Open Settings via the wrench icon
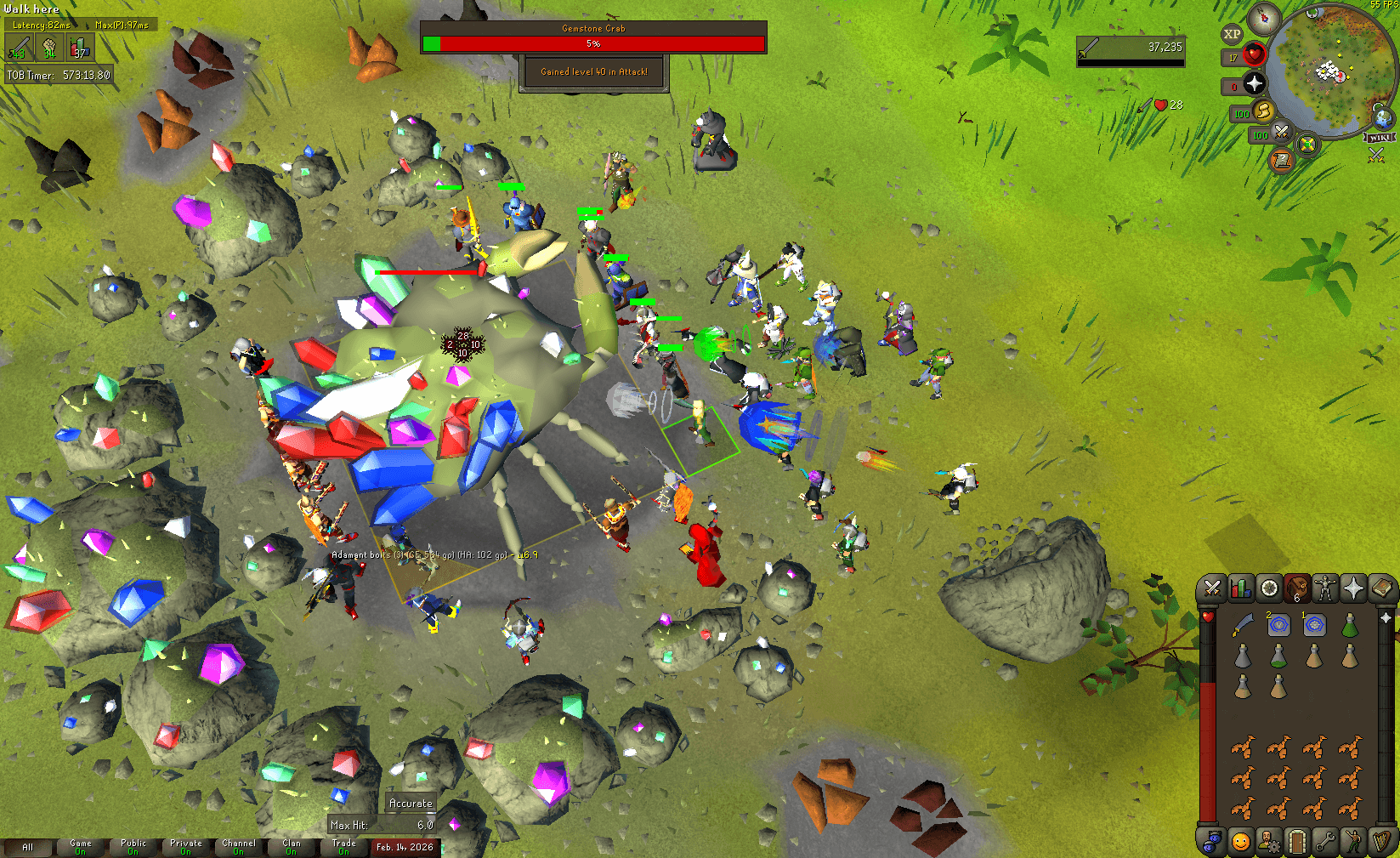The height and width of the screenshot is (858, 1400). pos(1326,843)
